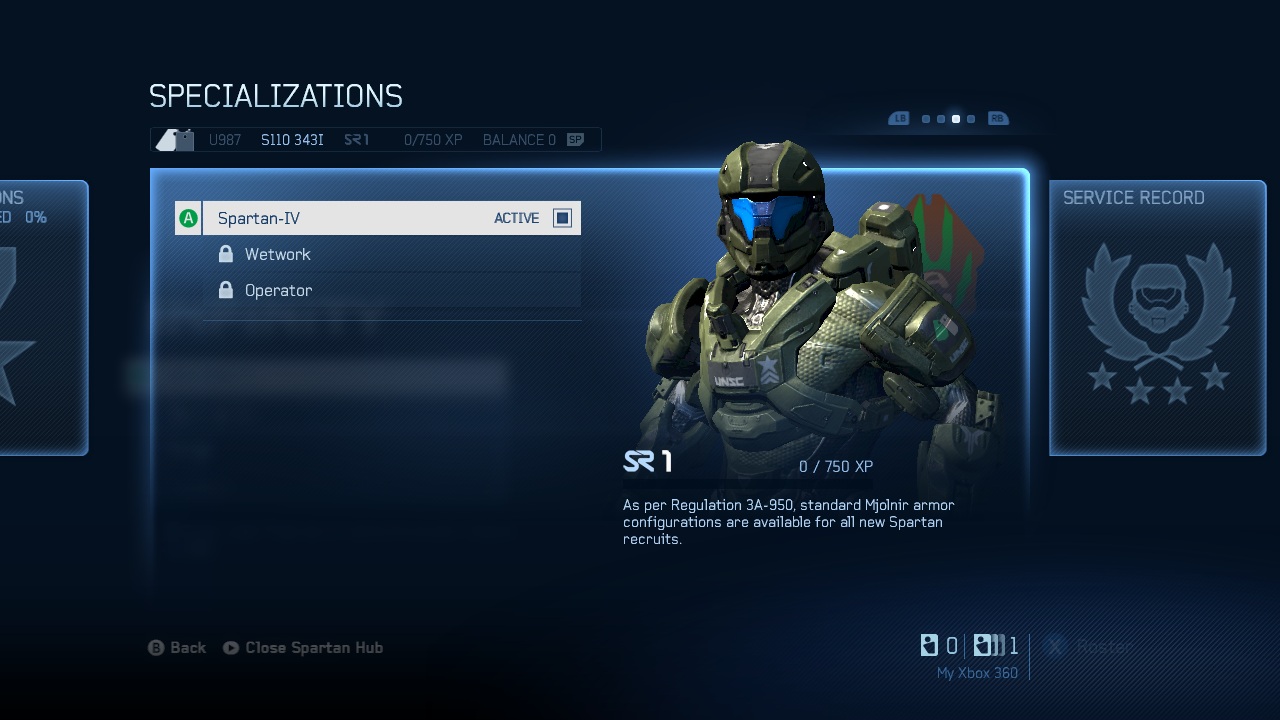The height and width of the screenshot is (720, 1280).
Task: Toggle the Spartan-IV active checkbox
Action: [x=562, y=218]
